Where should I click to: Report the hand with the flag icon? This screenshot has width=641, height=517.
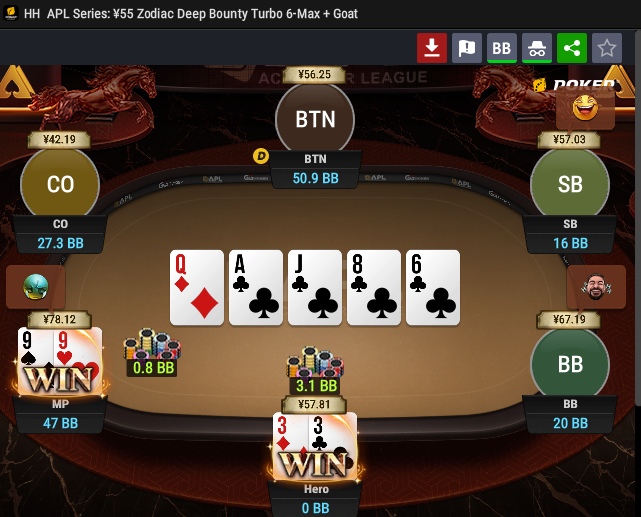pyautogui.click(x=467, y=47)
